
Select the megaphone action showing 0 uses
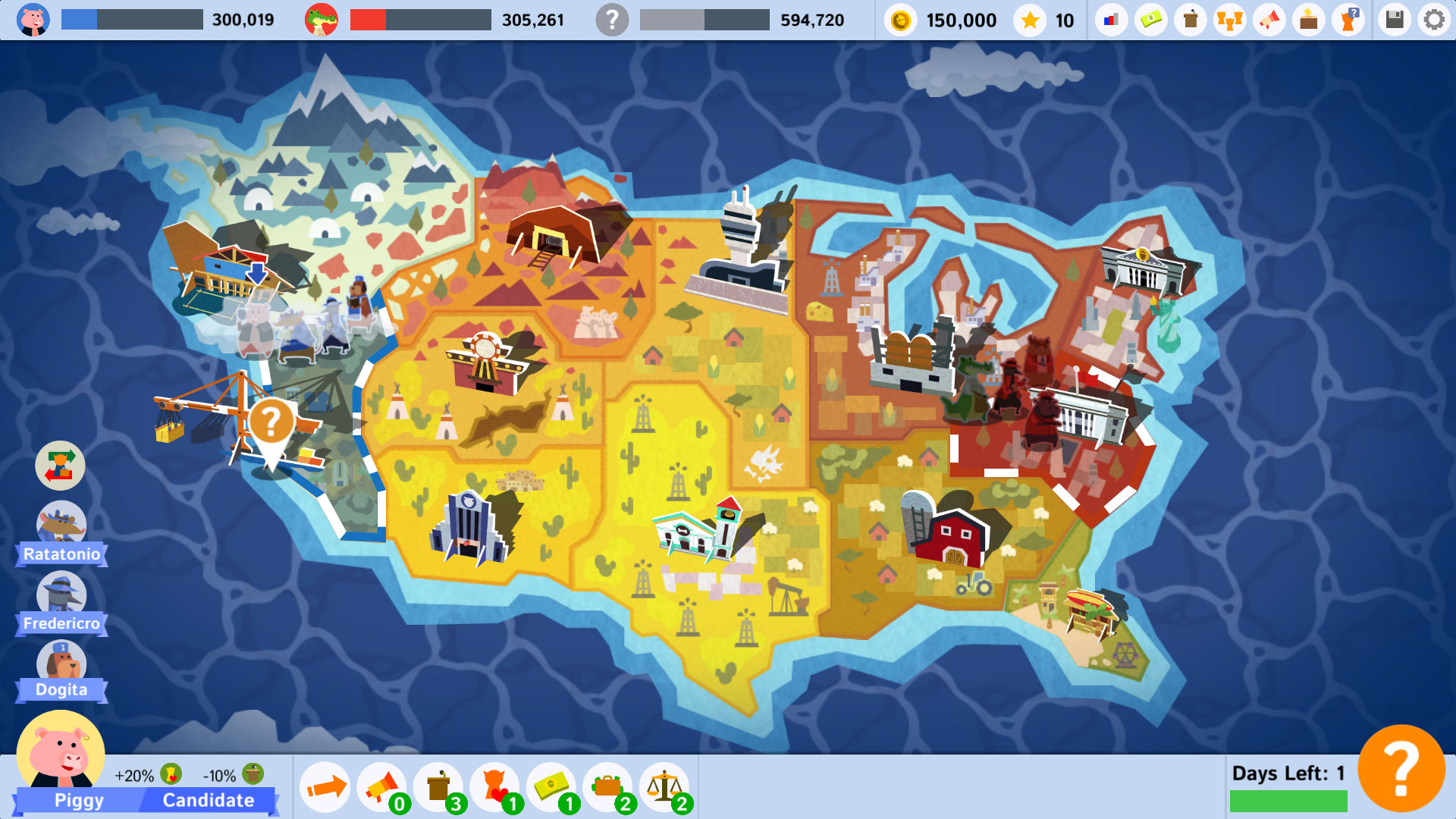(x=381, y=786)
